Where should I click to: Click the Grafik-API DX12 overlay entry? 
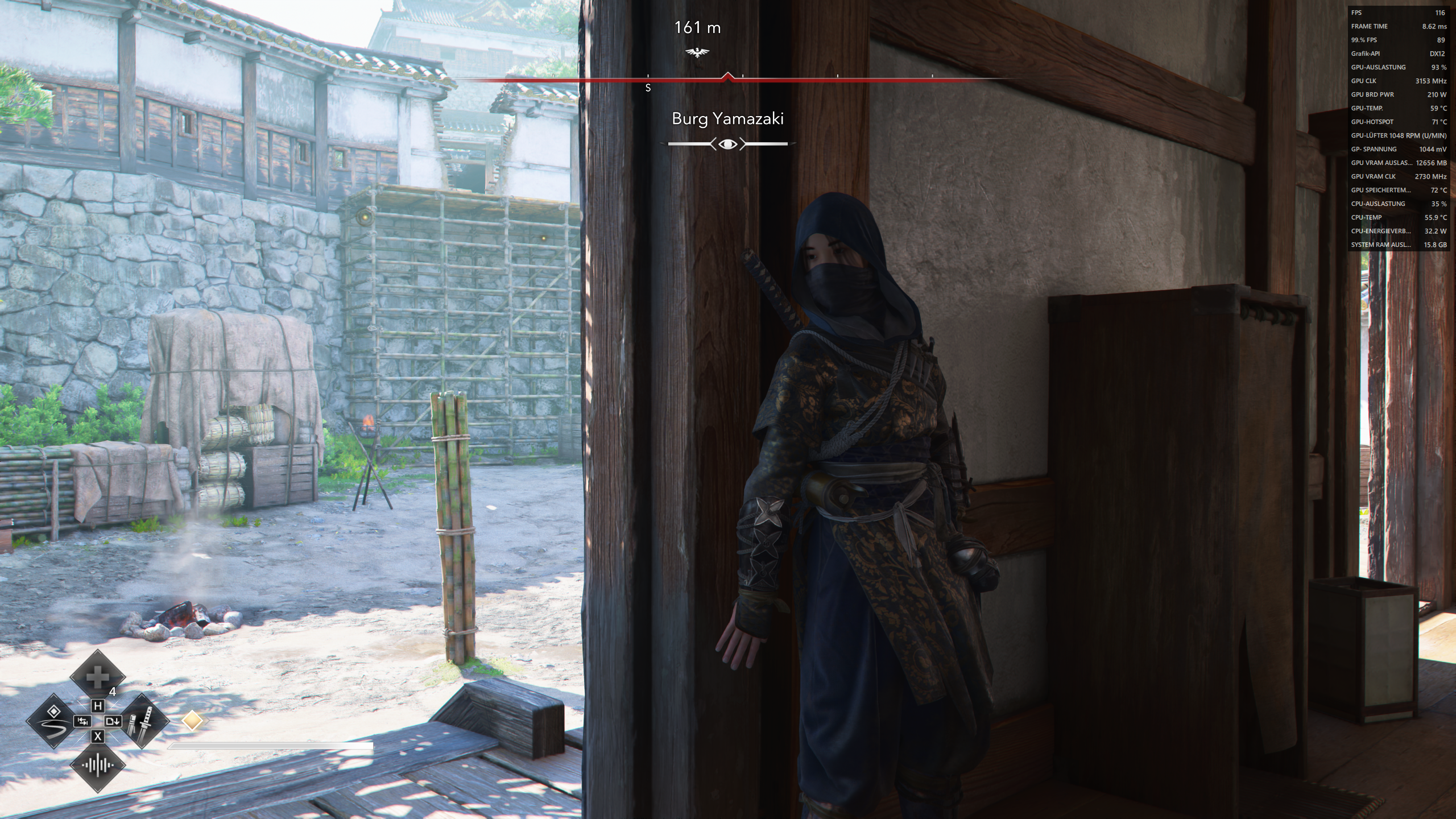point(1396,53)
